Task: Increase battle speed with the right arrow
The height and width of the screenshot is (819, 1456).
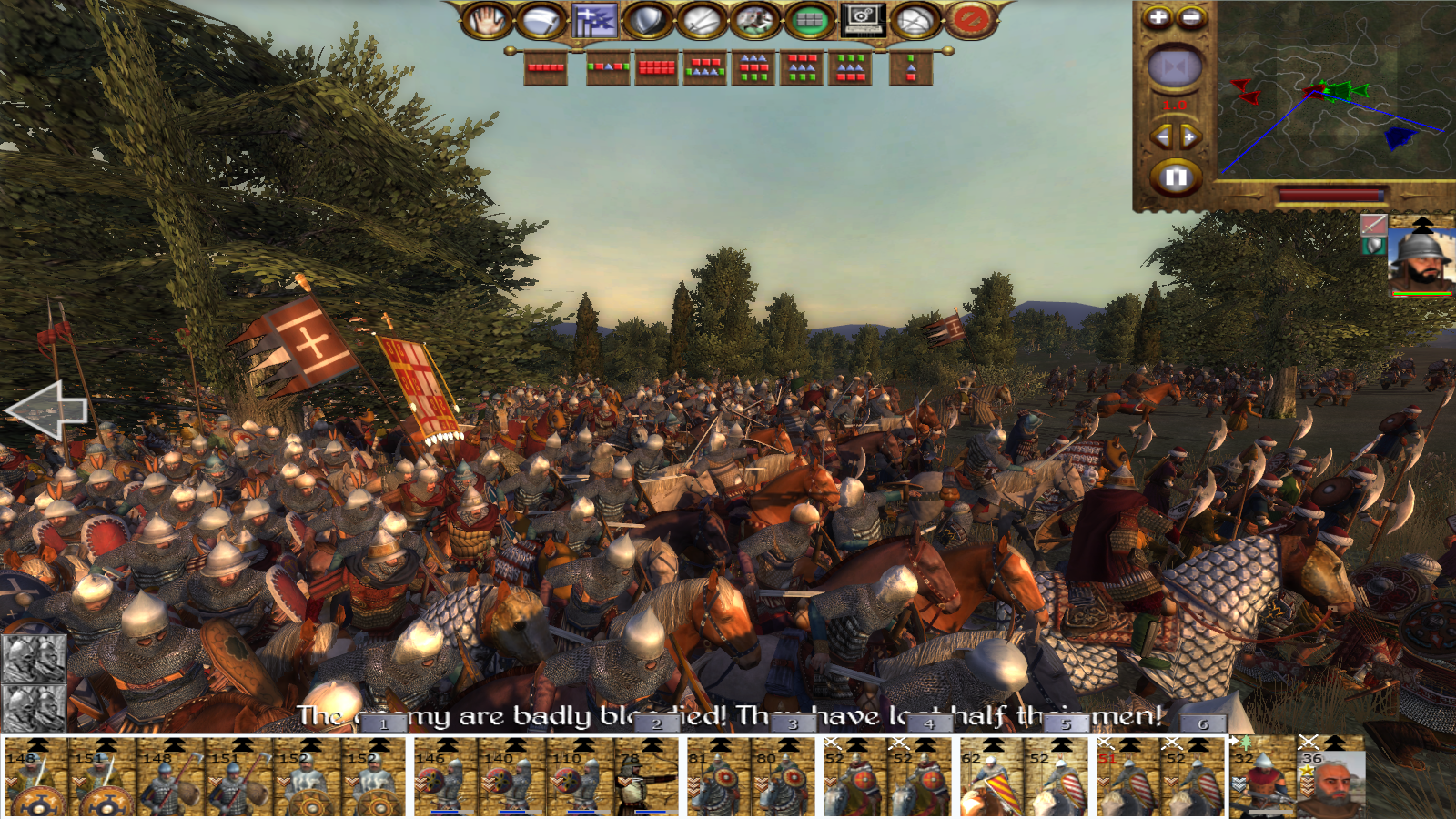Action: point(1190,136)
